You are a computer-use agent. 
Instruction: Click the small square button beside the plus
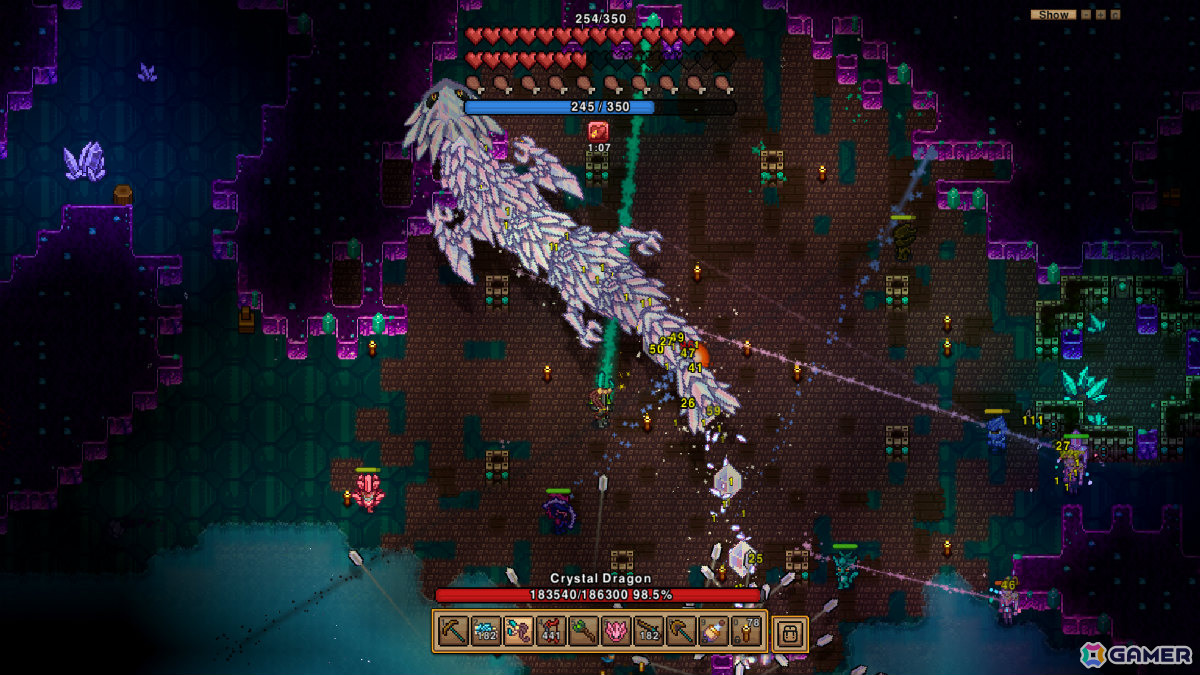(x=1113, y=15)
